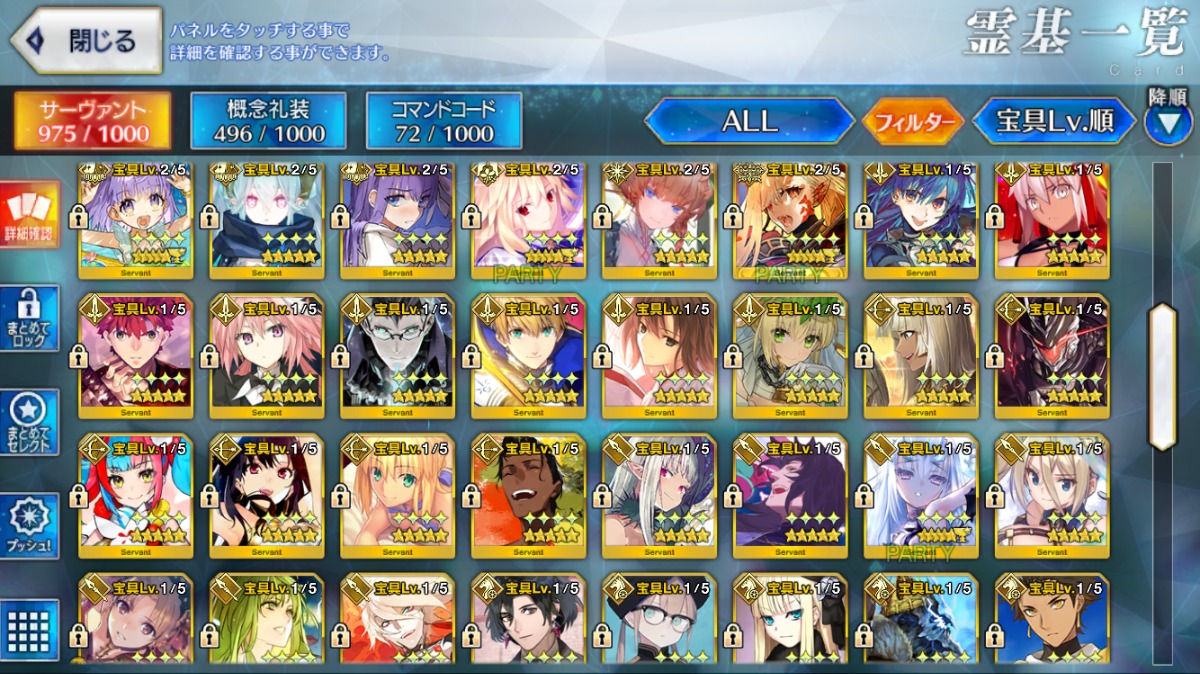The height and width of the screenshot is (674, 1200).
Task: Open the green-haired servant's card
Action: (x=267, y=620)
